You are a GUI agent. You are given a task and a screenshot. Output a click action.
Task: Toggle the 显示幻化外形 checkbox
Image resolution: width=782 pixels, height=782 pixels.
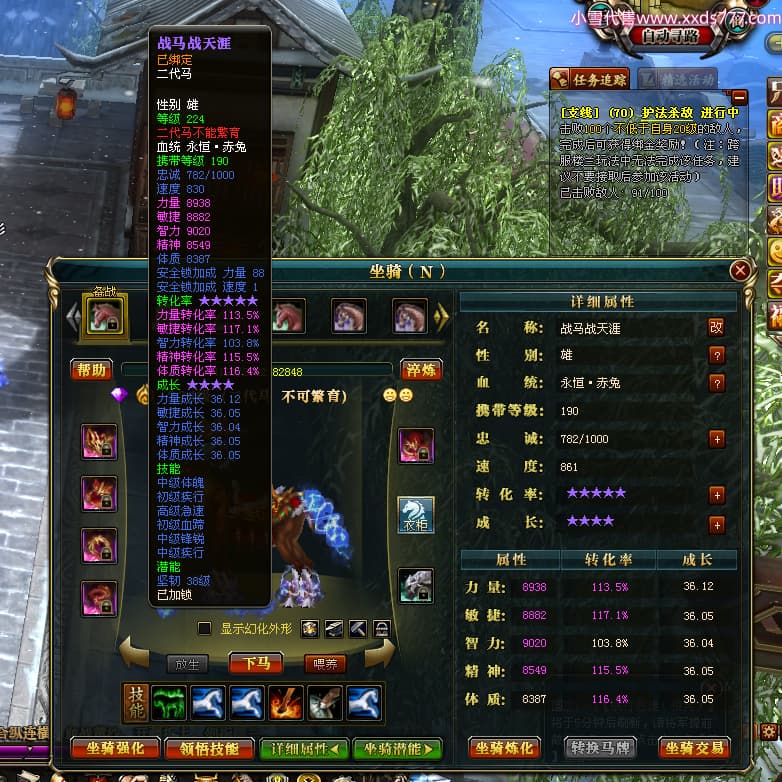click(205, 629)
